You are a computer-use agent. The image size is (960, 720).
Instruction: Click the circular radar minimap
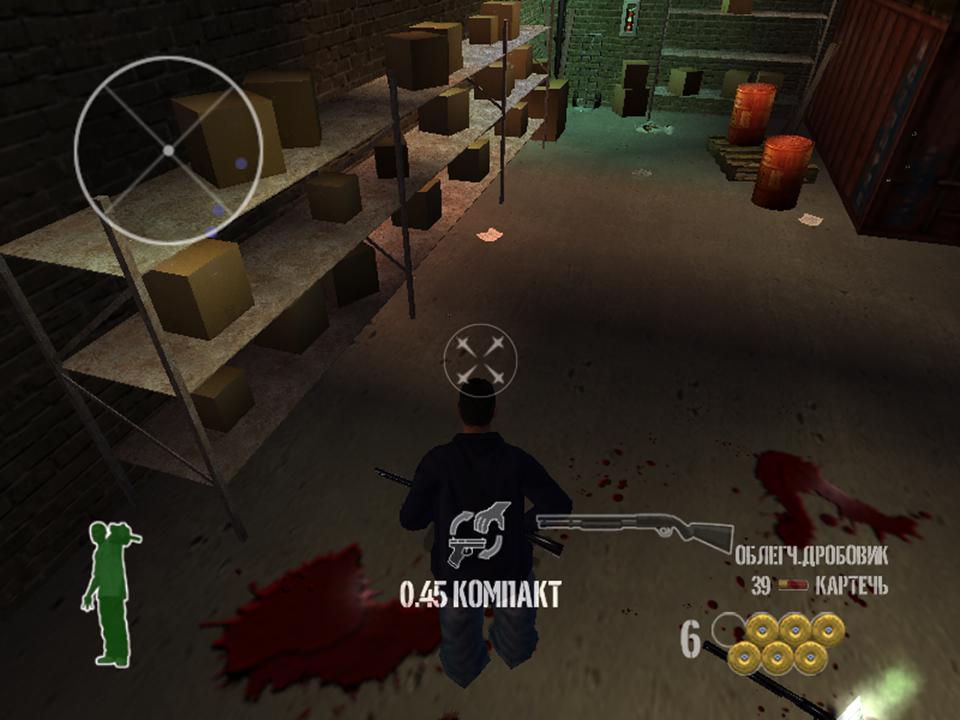pyautogui.click(x=168, y=150)
